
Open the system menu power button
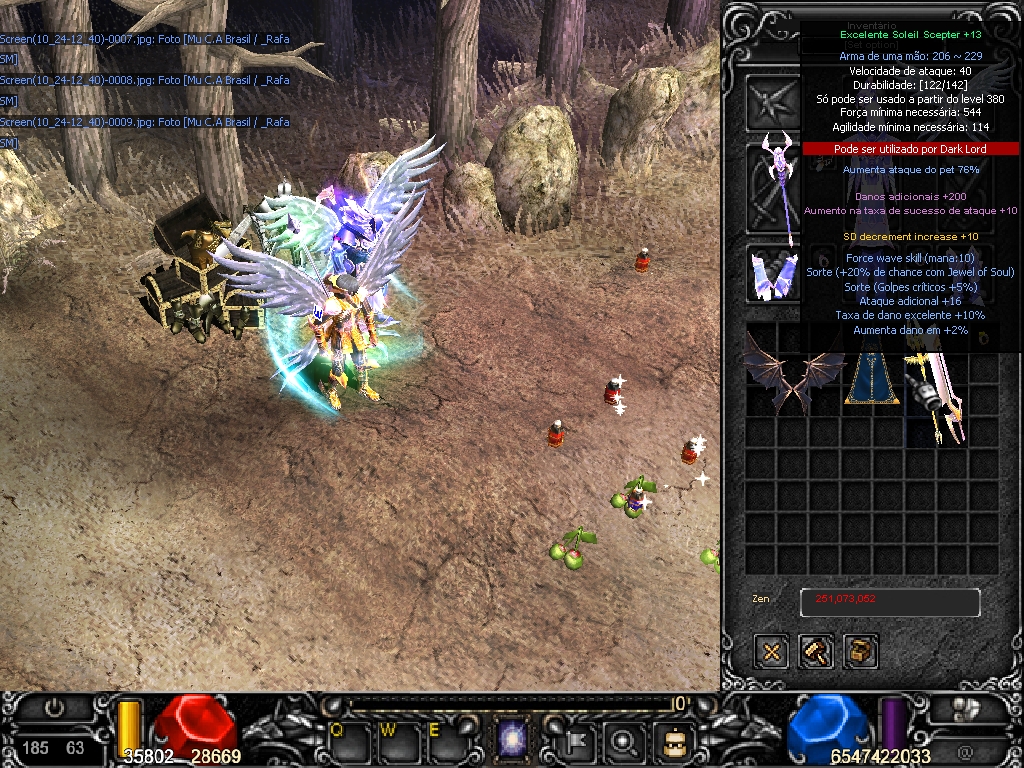coord(54,708)
